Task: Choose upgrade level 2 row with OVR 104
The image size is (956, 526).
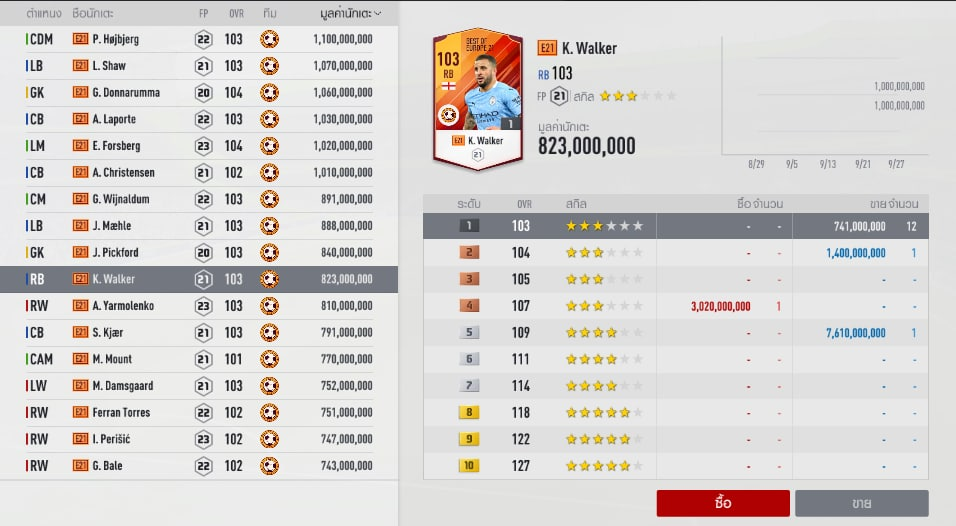Action: 675,253
